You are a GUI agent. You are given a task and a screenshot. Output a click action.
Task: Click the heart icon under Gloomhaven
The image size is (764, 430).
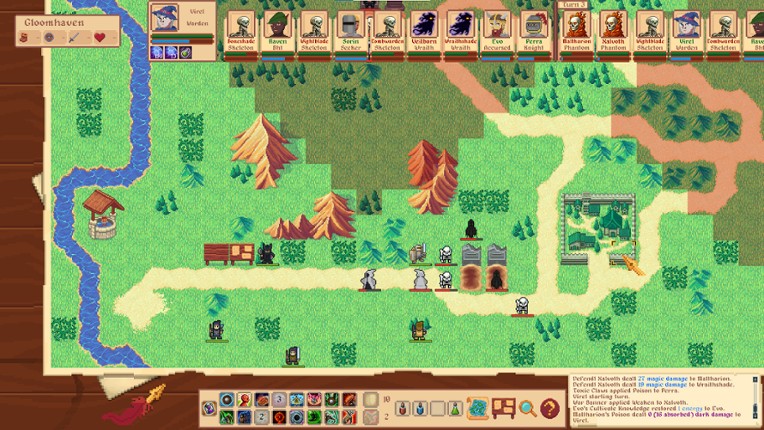[x=100, y=38]
